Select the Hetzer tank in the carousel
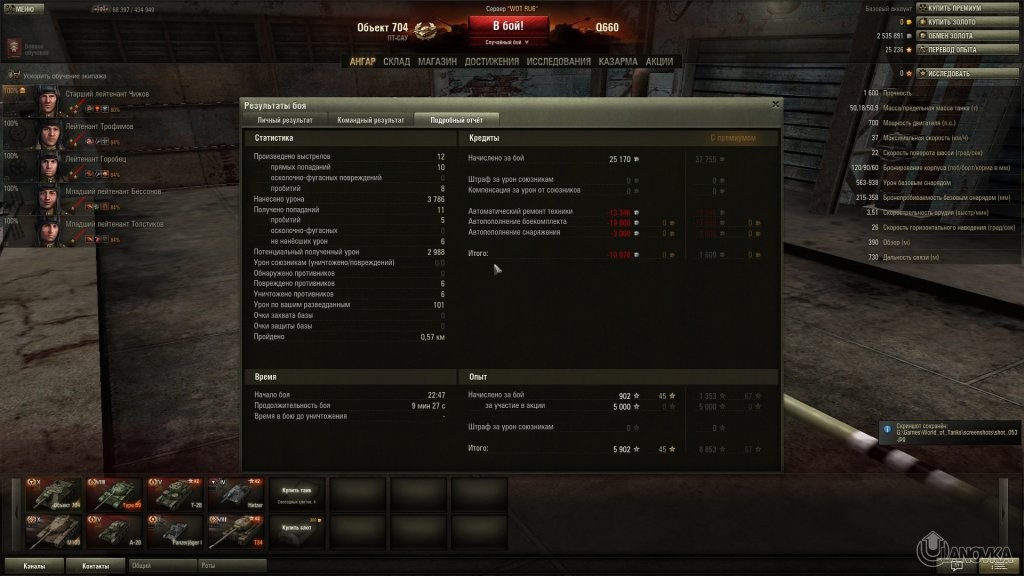Screen dimensions: 1024x576 235,495
